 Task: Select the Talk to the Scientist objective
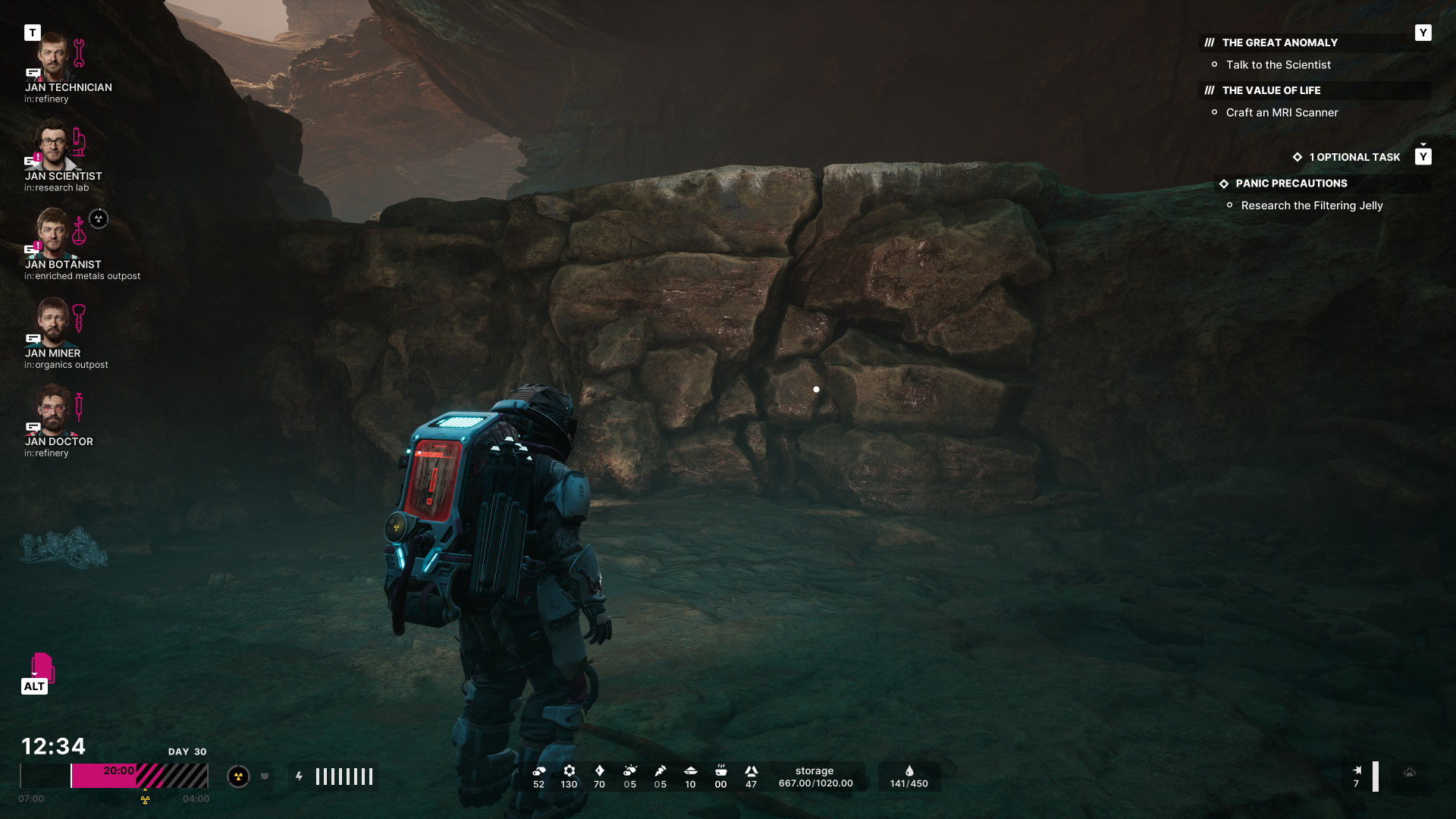pyautogui.click(x=1278, y=65)
